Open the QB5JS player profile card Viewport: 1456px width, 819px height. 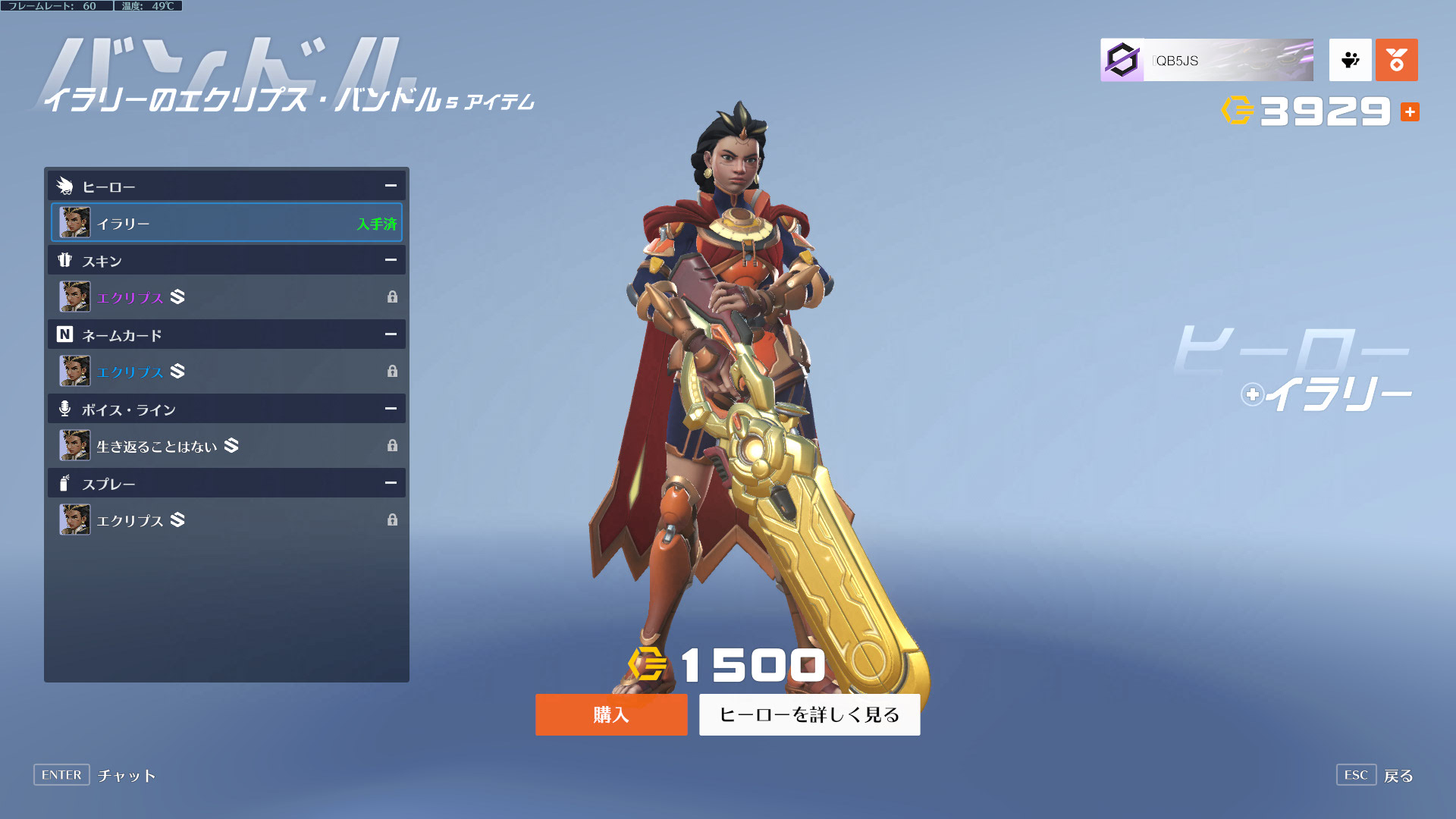[1207, 60]
